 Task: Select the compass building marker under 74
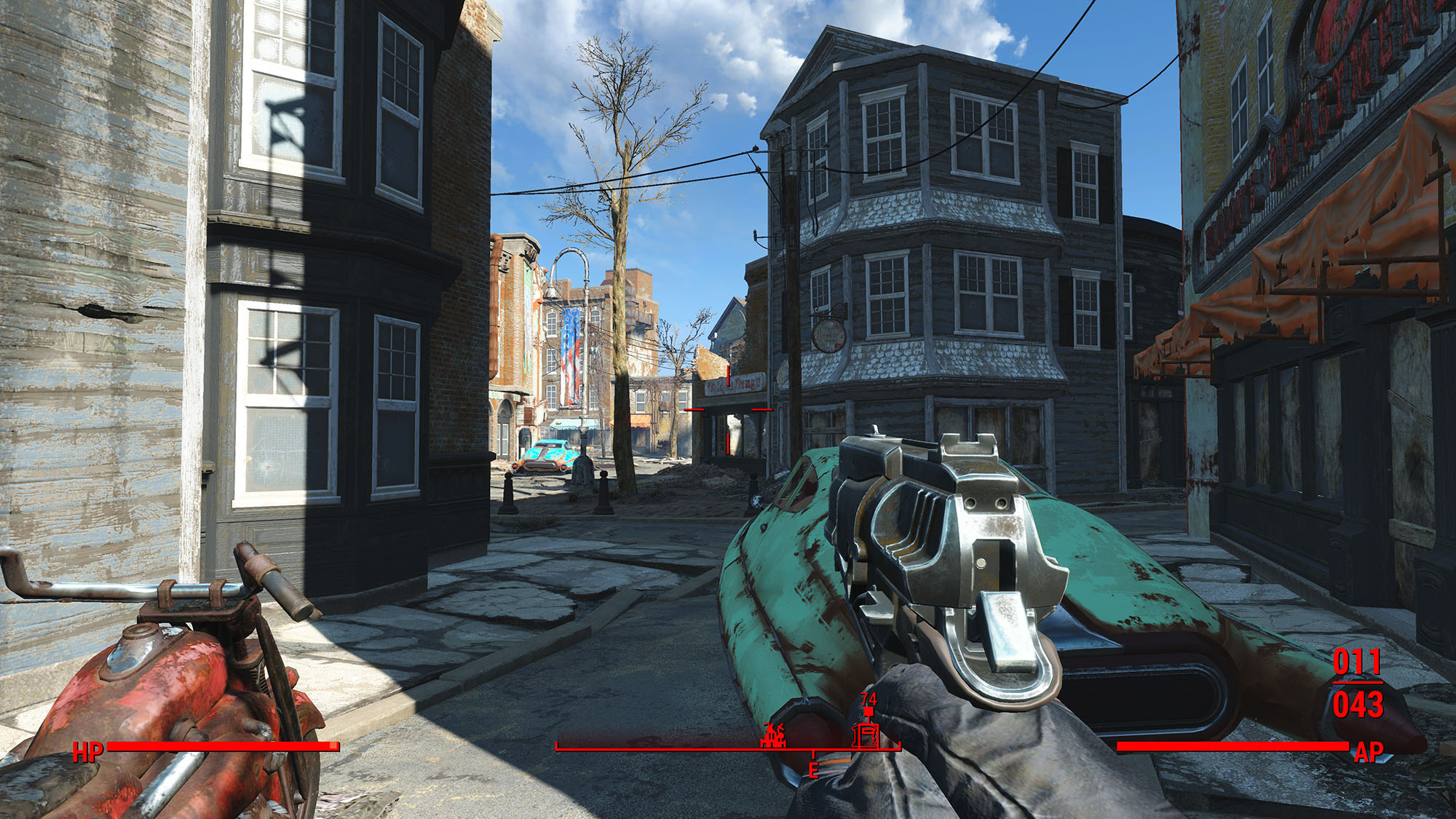(x=867, y=735)
